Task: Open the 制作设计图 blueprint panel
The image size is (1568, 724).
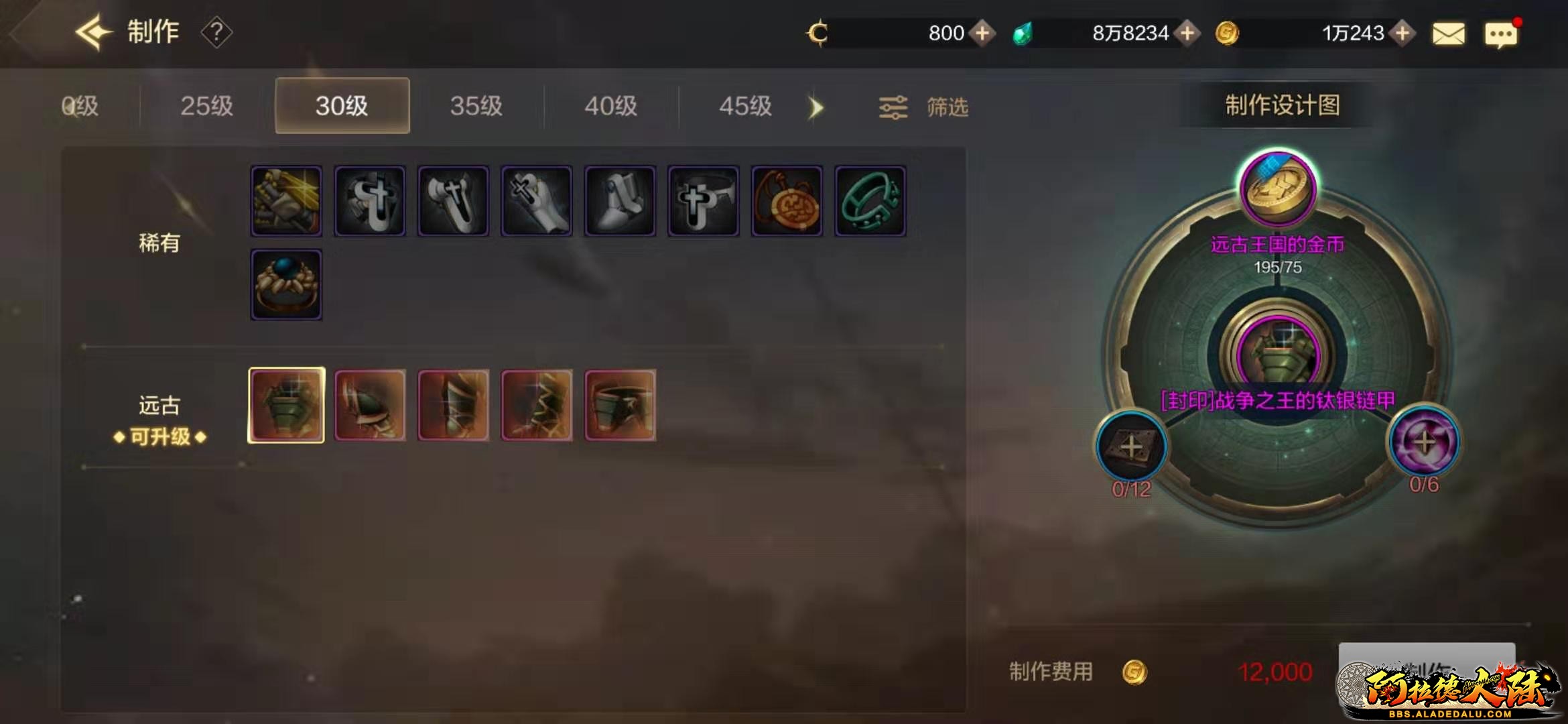Action: point(1282,105)
